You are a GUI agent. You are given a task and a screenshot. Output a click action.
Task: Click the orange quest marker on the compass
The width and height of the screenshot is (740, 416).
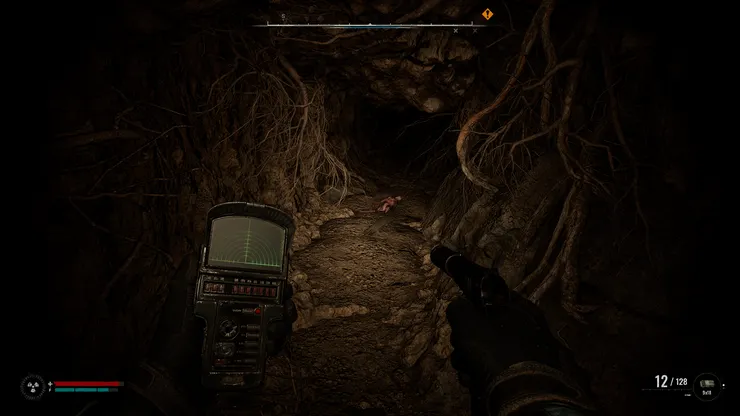pyautogui.click(x=487, y=15)
